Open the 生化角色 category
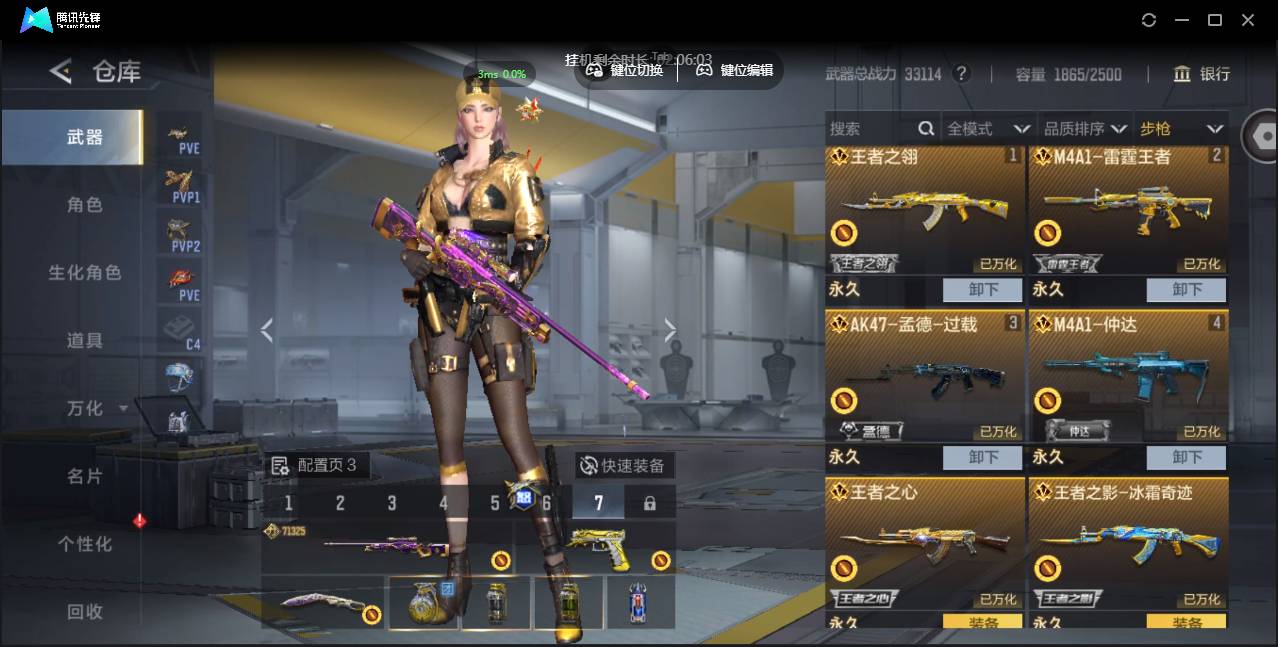The width and height of the screenshot is (1278, 647). pos(84,272)
